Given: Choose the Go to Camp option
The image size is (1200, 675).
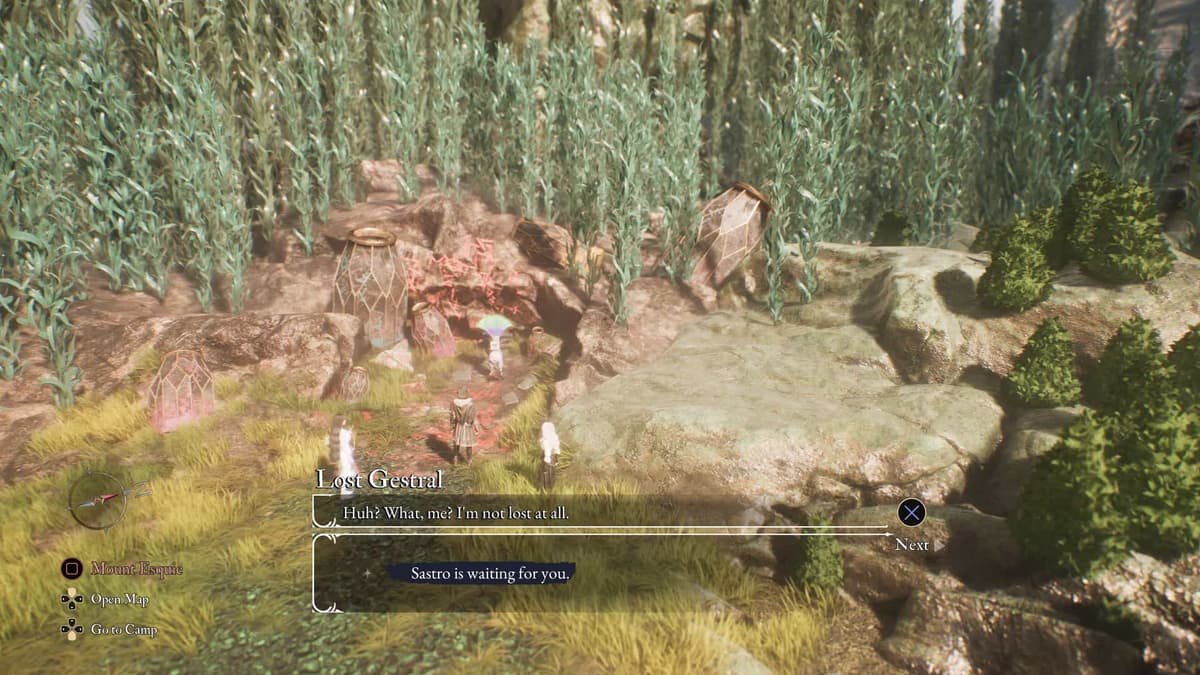Looking at the screenshot, I should coord(123,630).
